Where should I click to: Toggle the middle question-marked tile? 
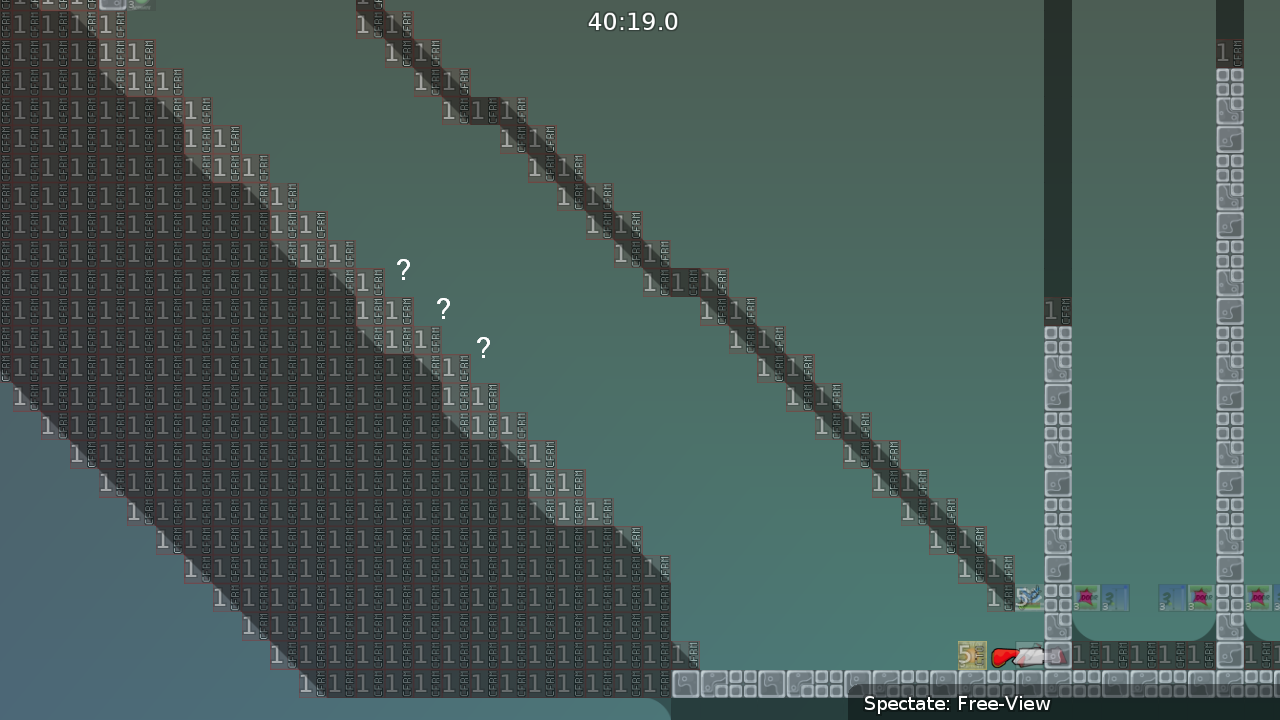coord(443,310)
